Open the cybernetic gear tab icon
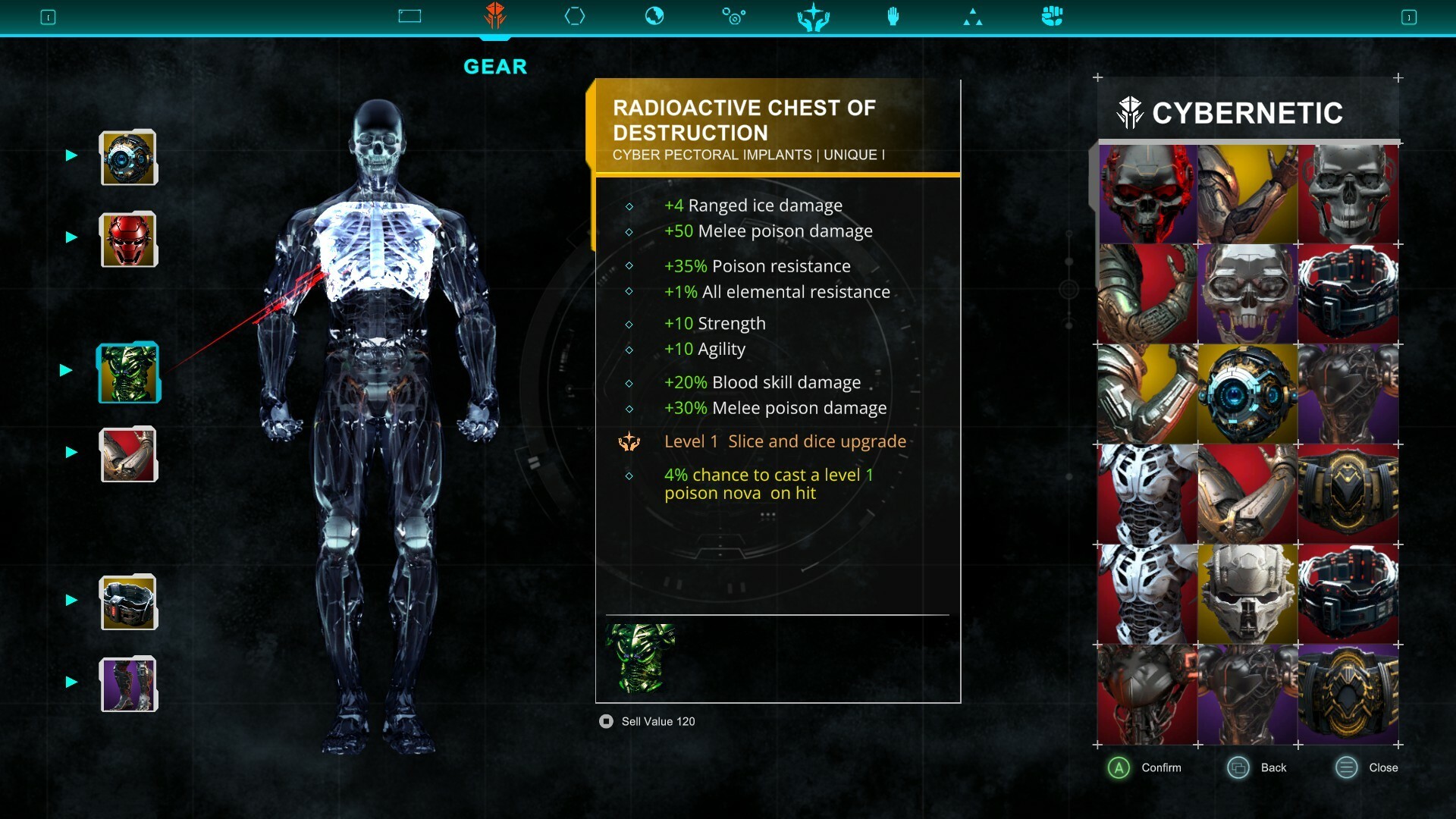Viewport: 1456px width, 819px height. 496,15
